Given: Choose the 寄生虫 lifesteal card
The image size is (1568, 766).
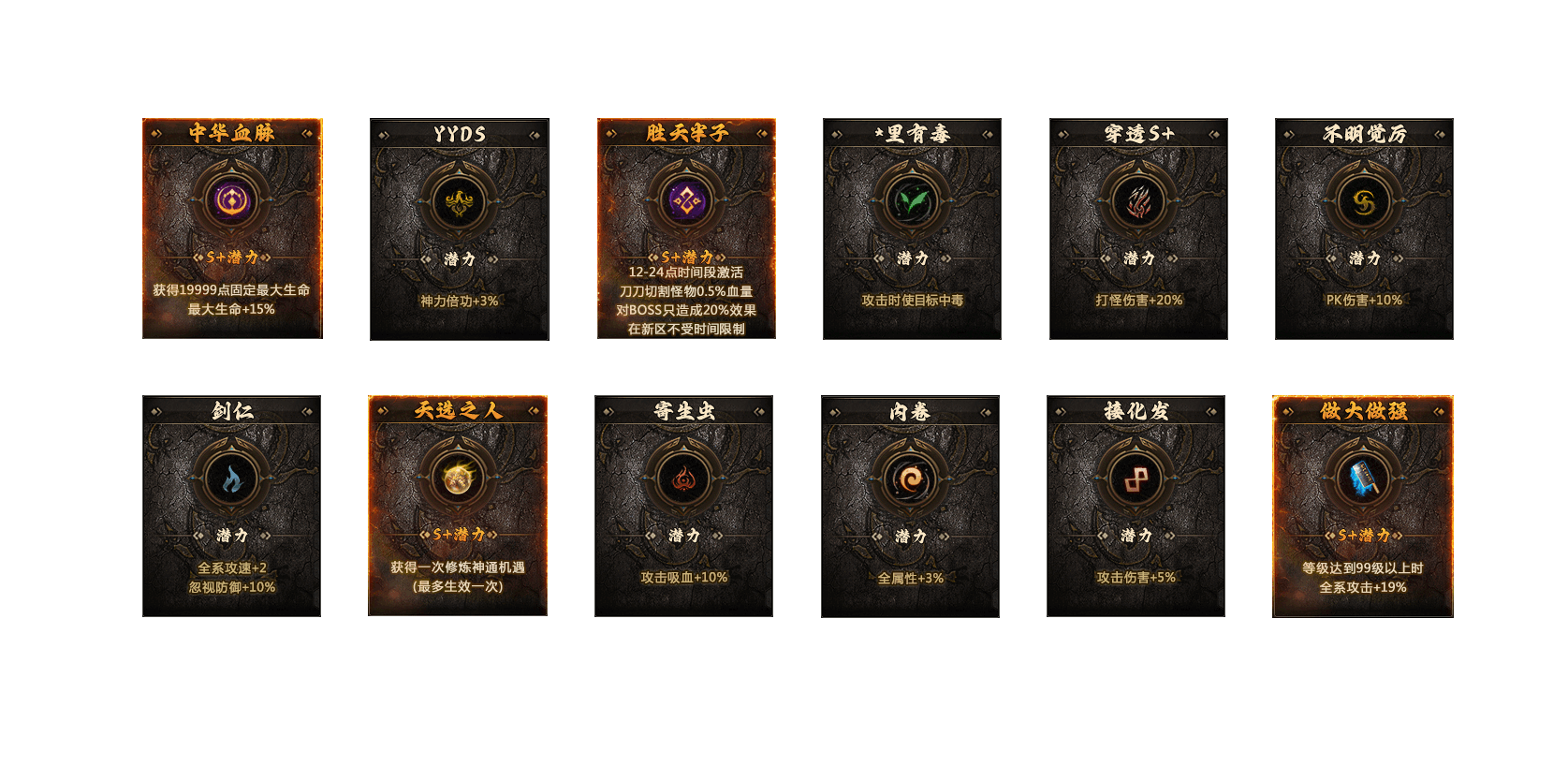Looking at the screenshot, I should click(683, 506).
